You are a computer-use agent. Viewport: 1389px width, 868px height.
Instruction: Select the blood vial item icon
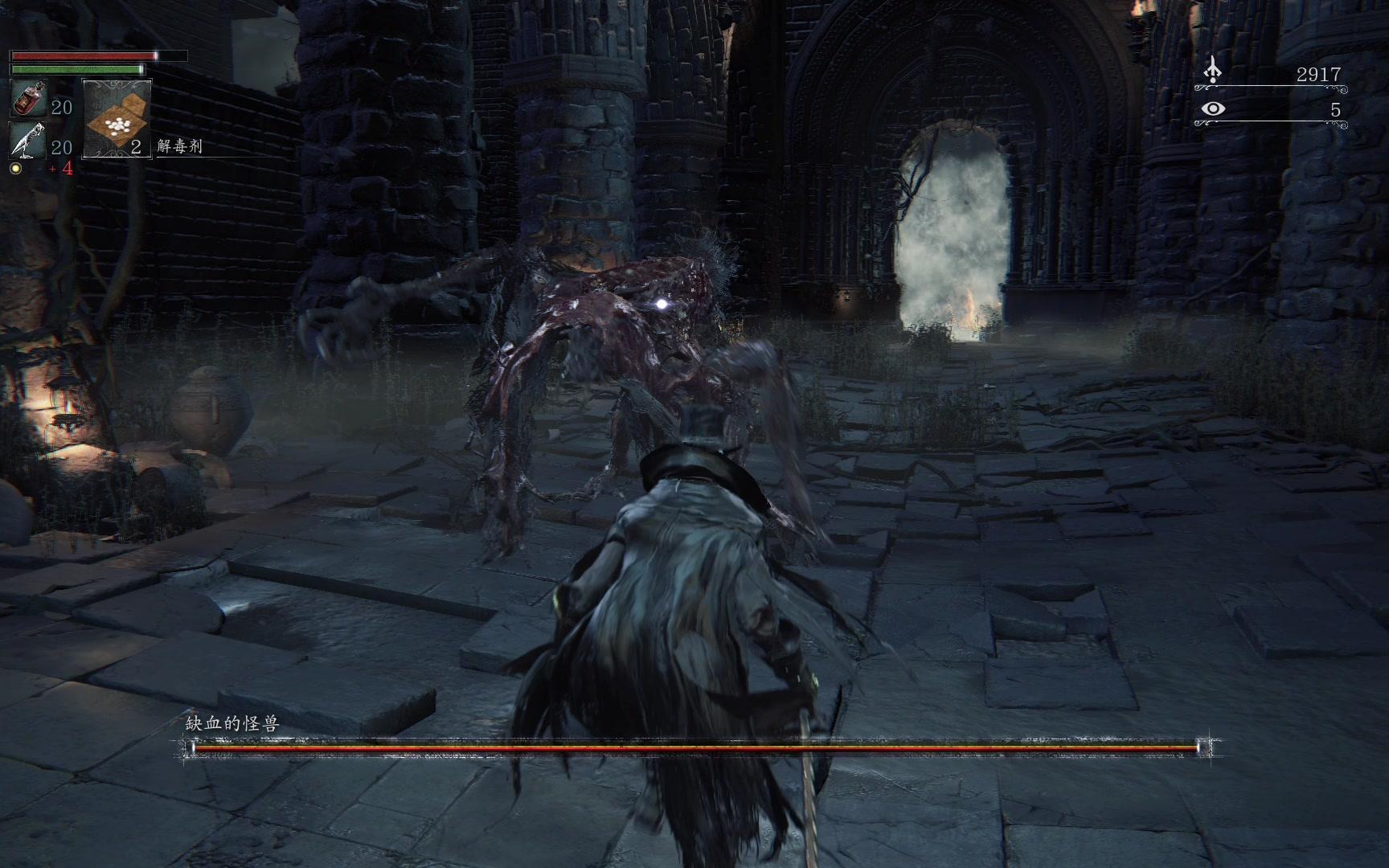(x=29, y=99)
